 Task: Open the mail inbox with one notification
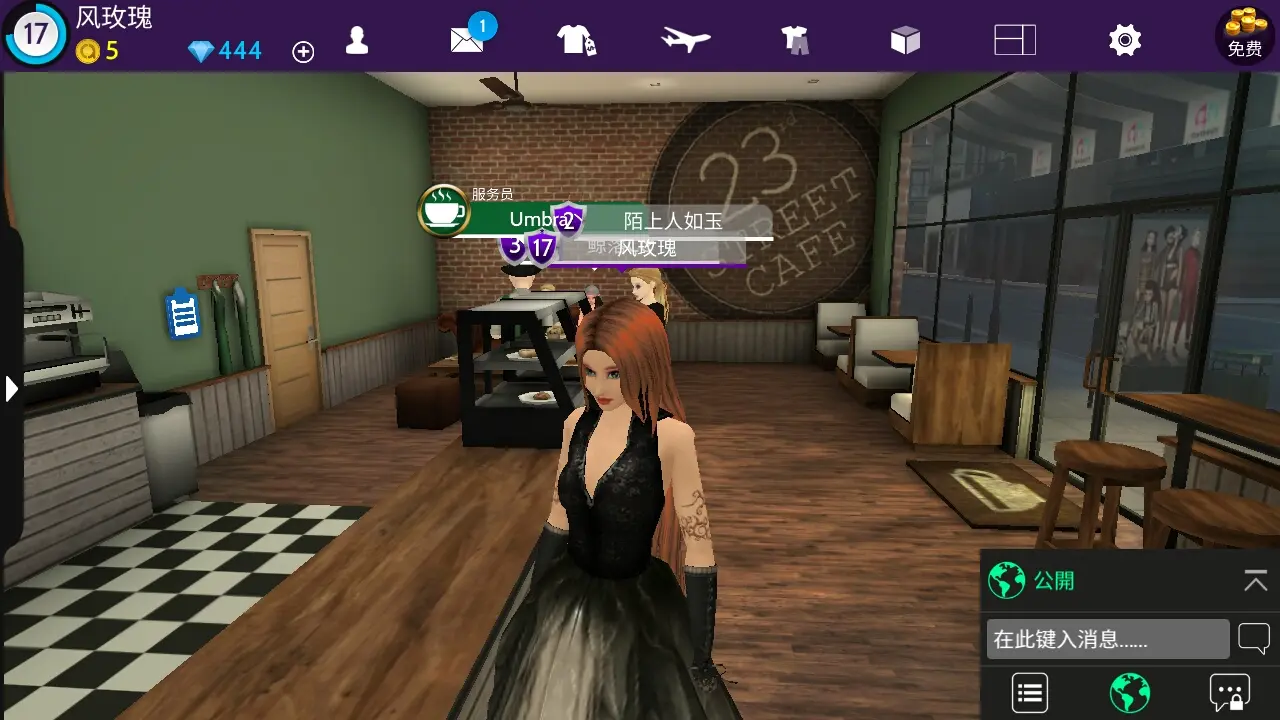point(468,38)
